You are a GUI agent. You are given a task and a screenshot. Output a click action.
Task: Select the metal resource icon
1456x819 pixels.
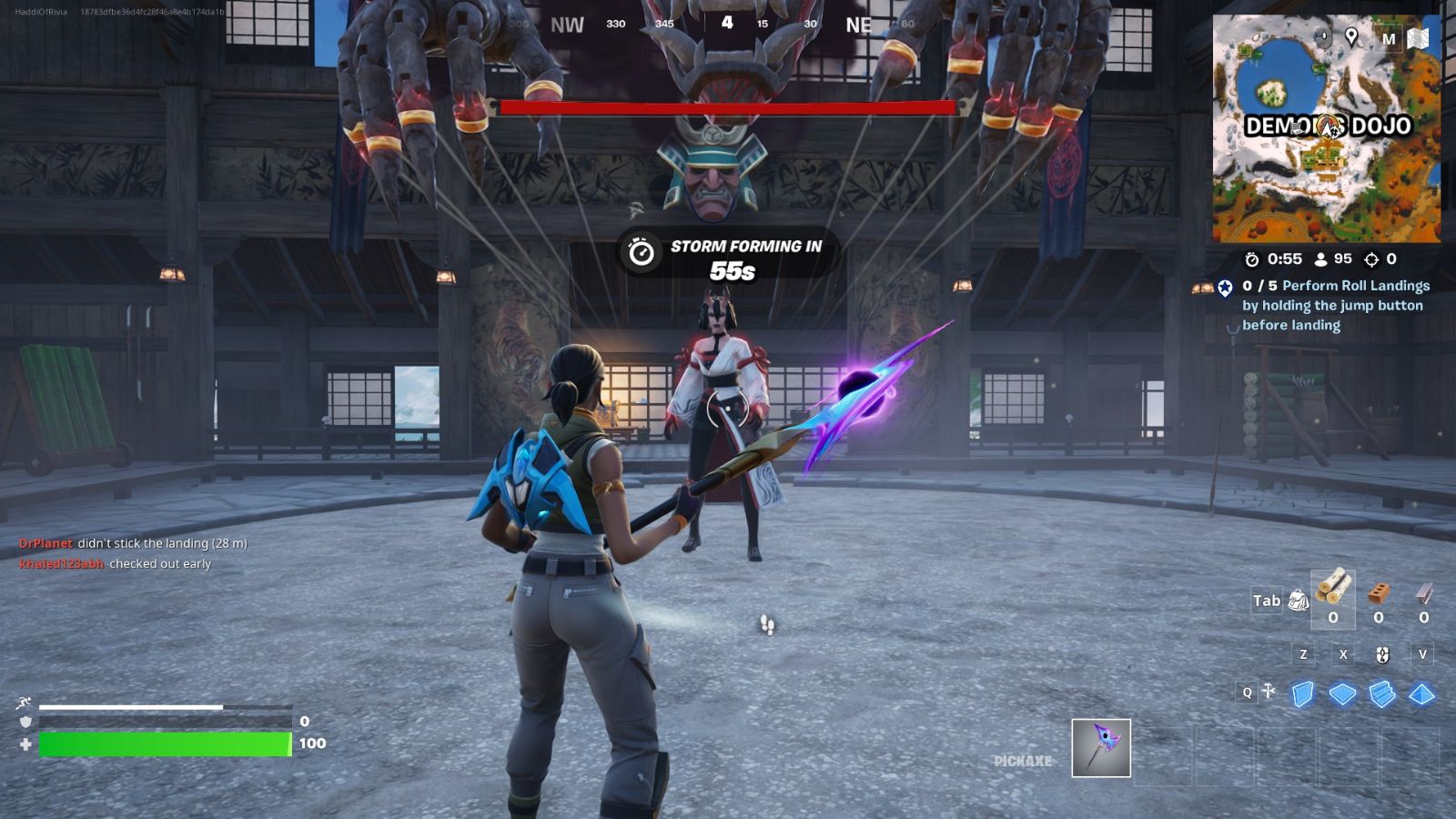pyautogui.click(x=1425, y=594)
